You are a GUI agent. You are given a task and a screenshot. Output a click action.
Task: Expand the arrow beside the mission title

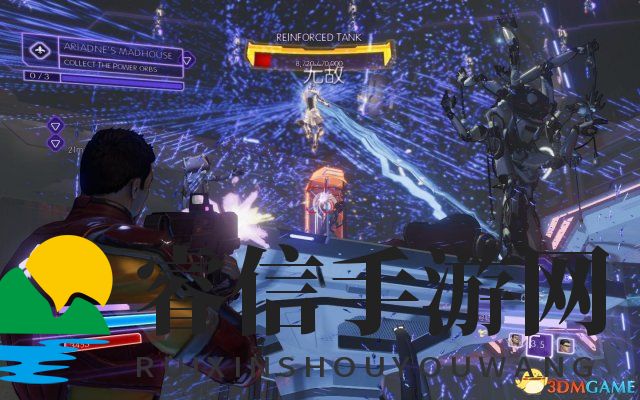point(187,60)
